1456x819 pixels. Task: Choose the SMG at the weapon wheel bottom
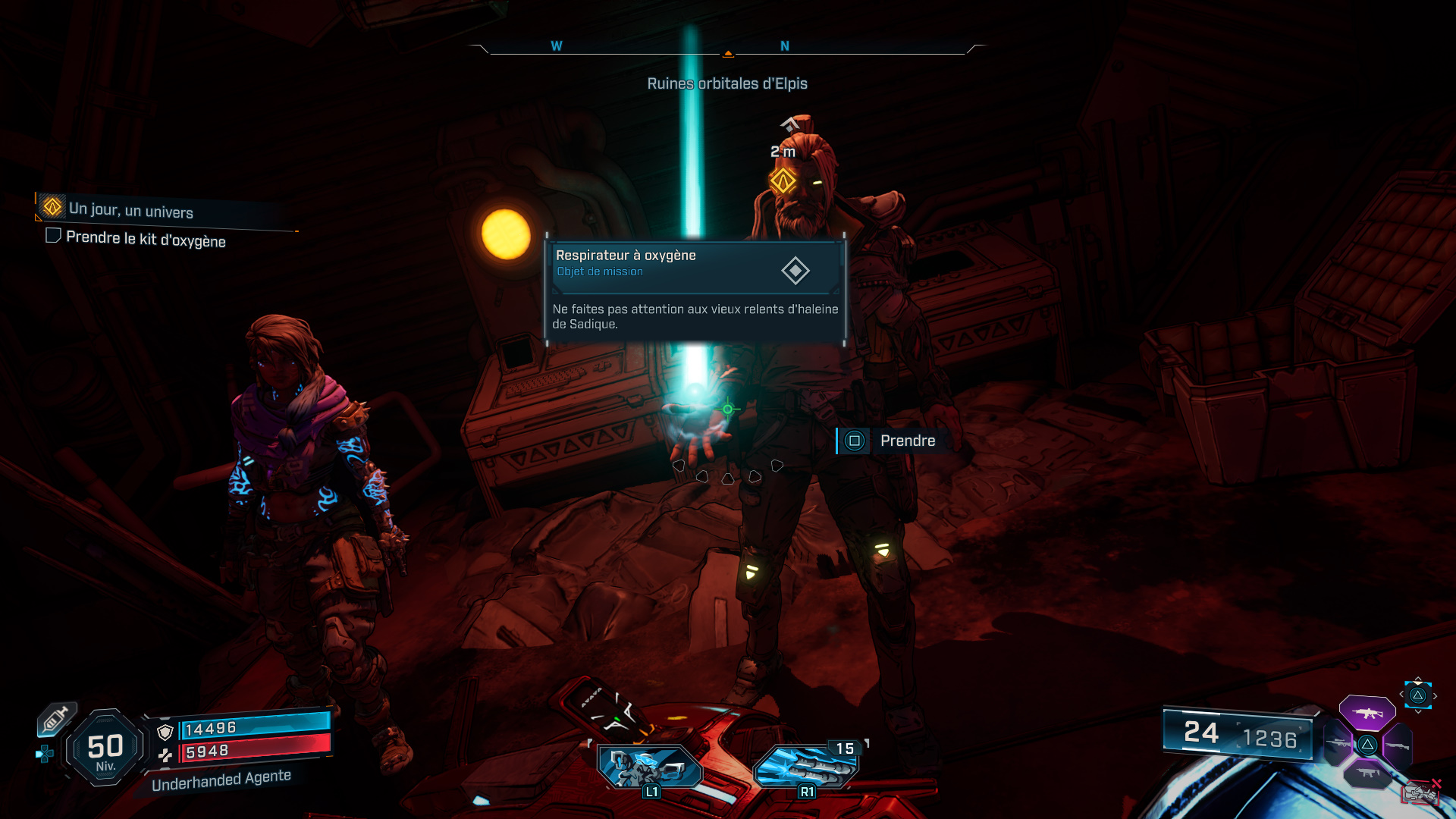(x=1368, y=773)
